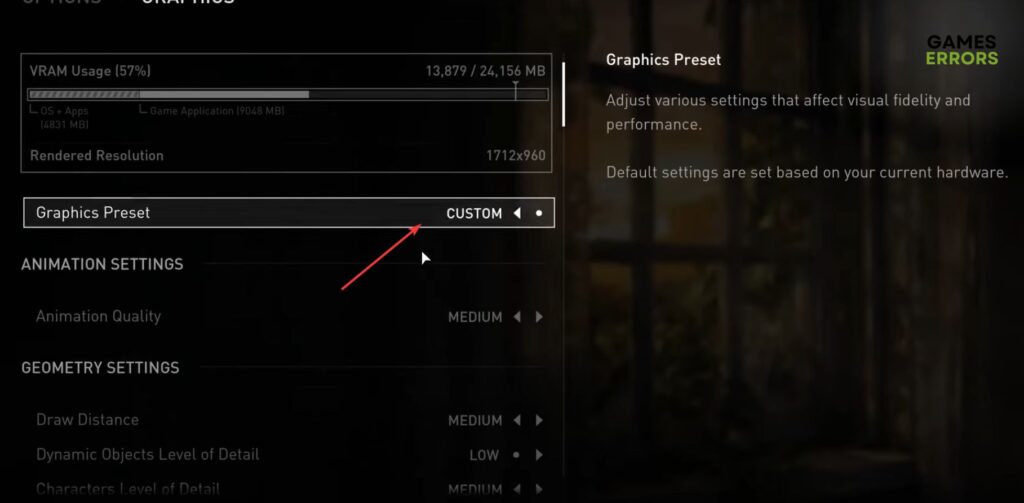The height and width of the screenshot is (503, 1024).
Task: Raise Dynamic Objects Level of Detail from LOW
Action: (539, 455)
